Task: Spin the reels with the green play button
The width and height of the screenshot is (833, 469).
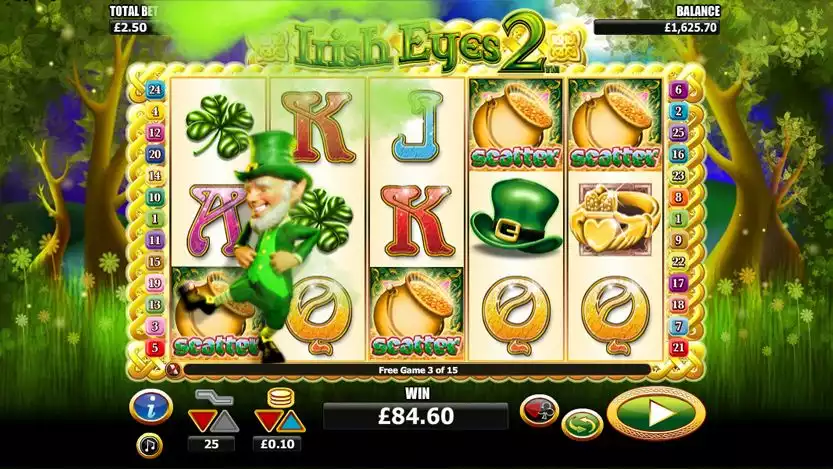Action: tap(656, 413)
